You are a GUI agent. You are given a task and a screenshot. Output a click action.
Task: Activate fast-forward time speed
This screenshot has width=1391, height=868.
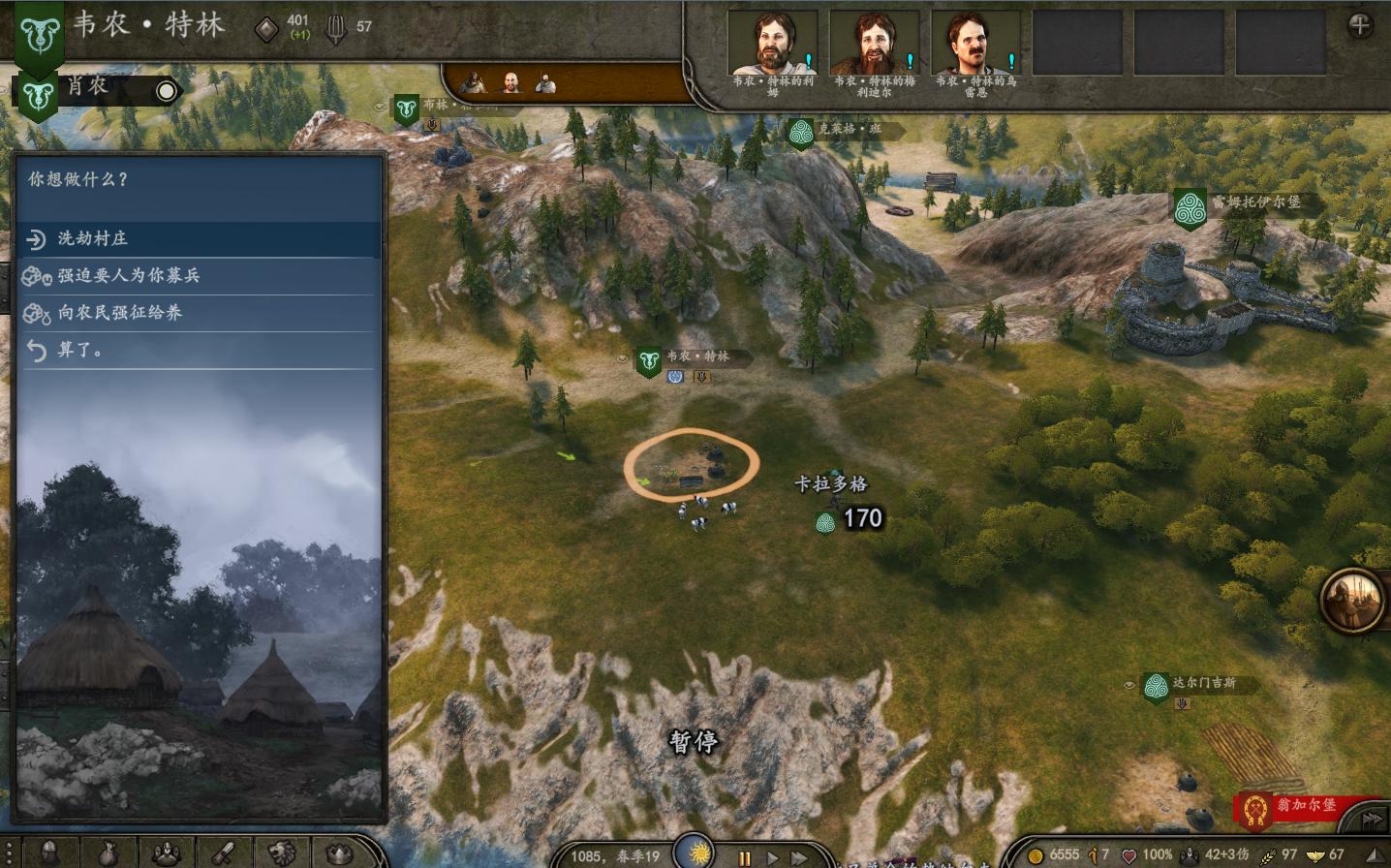pos(800,857)
